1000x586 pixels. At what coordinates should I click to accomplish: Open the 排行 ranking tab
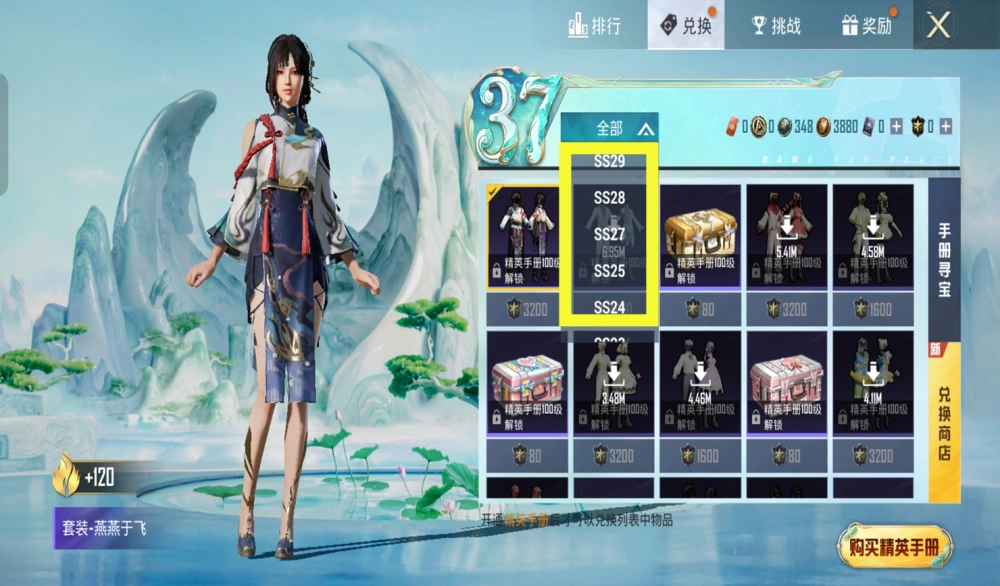coord(594,26)
